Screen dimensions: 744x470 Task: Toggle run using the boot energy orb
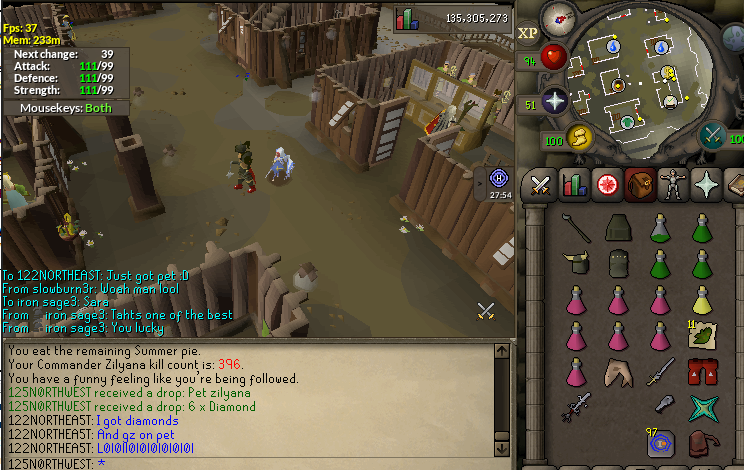tap(580, 137)
